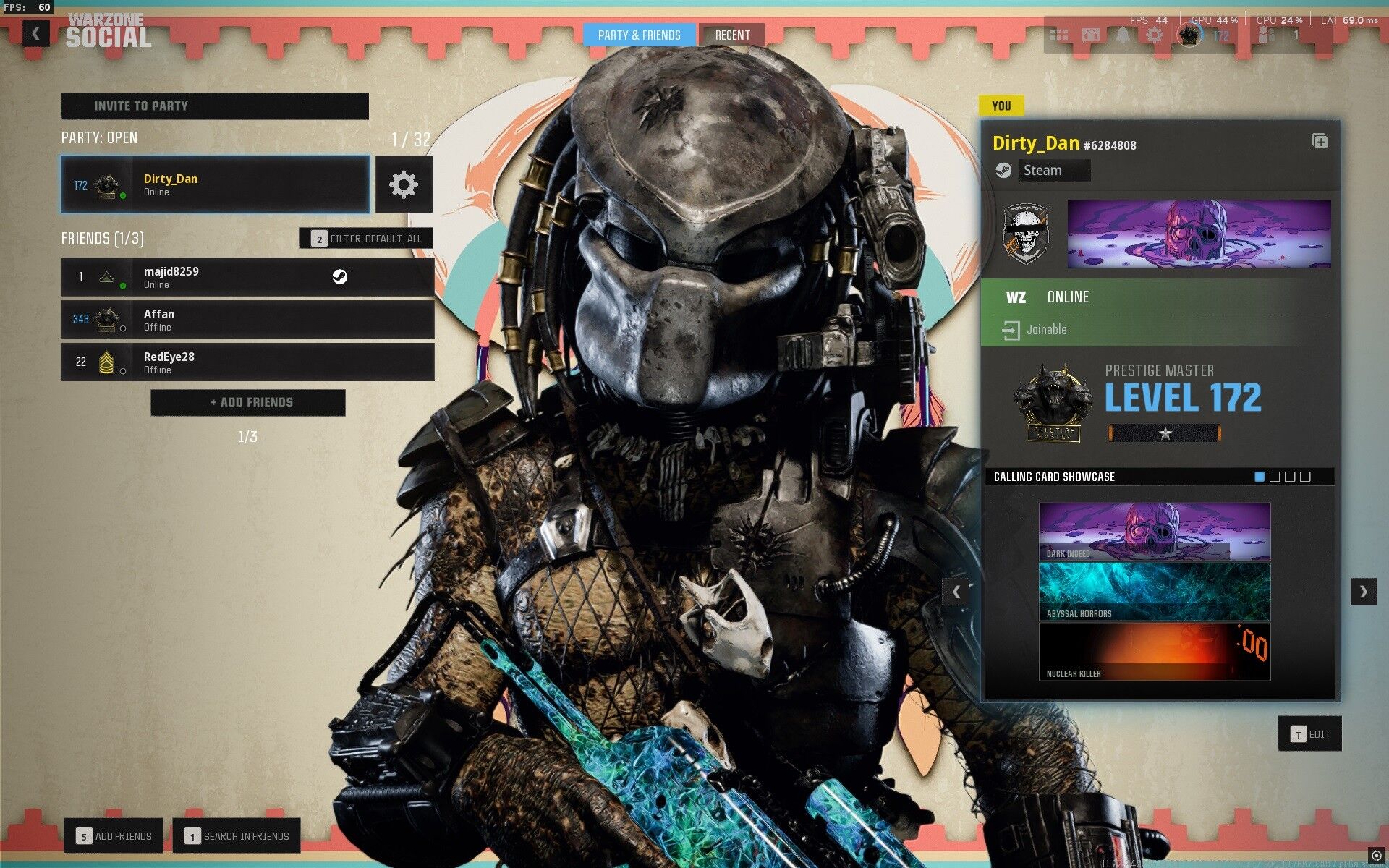Switch to the Recent tab
This screenshot has width=1389, height=868.
(x=732, y=35)
